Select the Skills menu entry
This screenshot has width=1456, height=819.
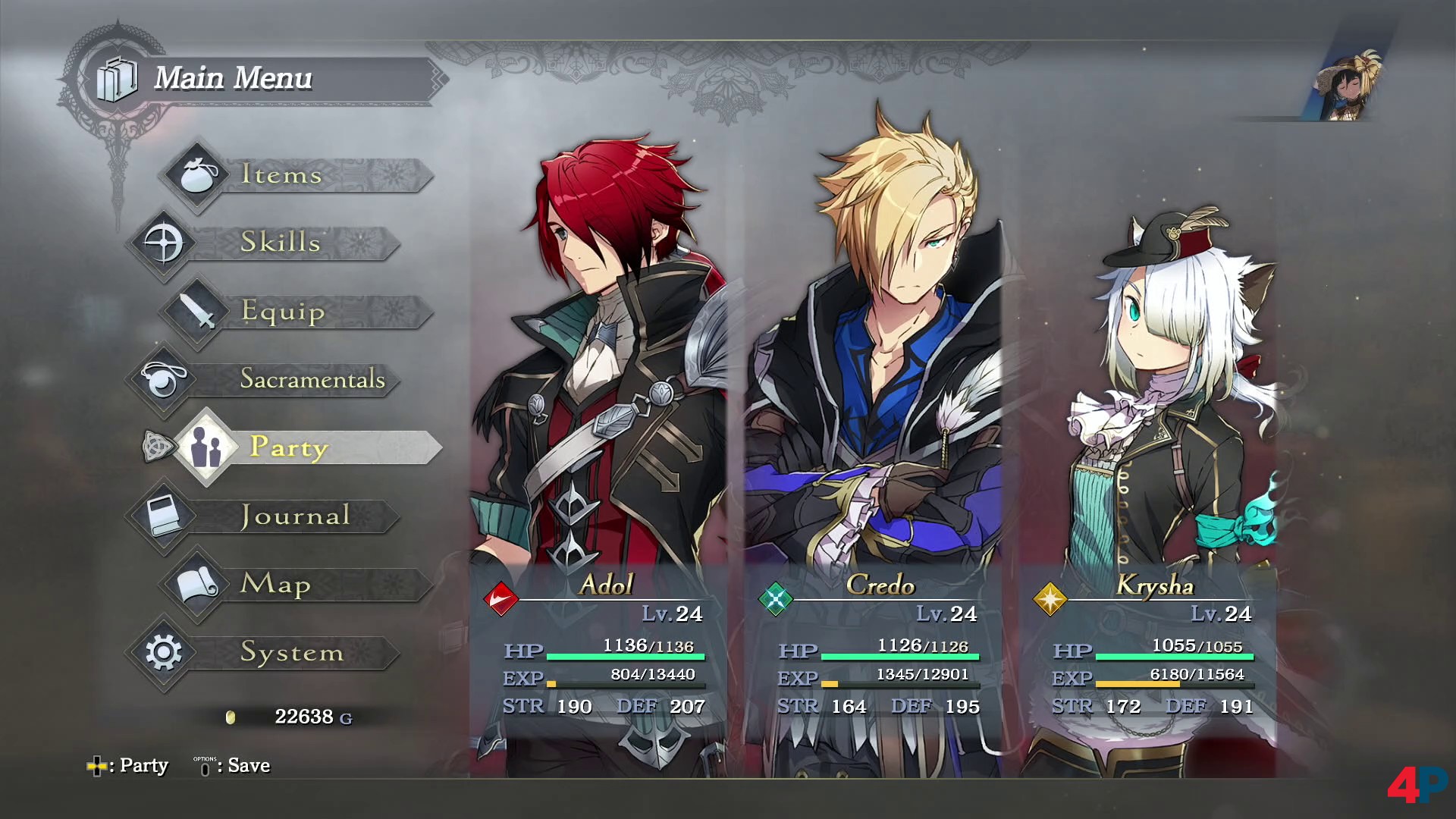pyautogui.click(x=282, y=243)
